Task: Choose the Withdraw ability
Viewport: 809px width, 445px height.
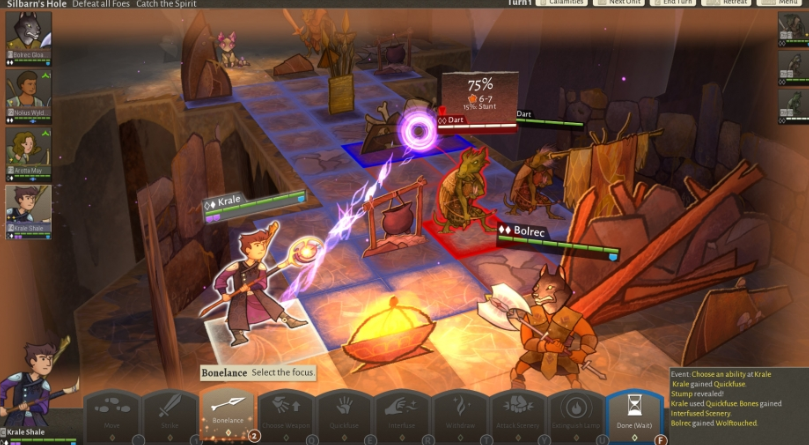Action: point(460,412)
